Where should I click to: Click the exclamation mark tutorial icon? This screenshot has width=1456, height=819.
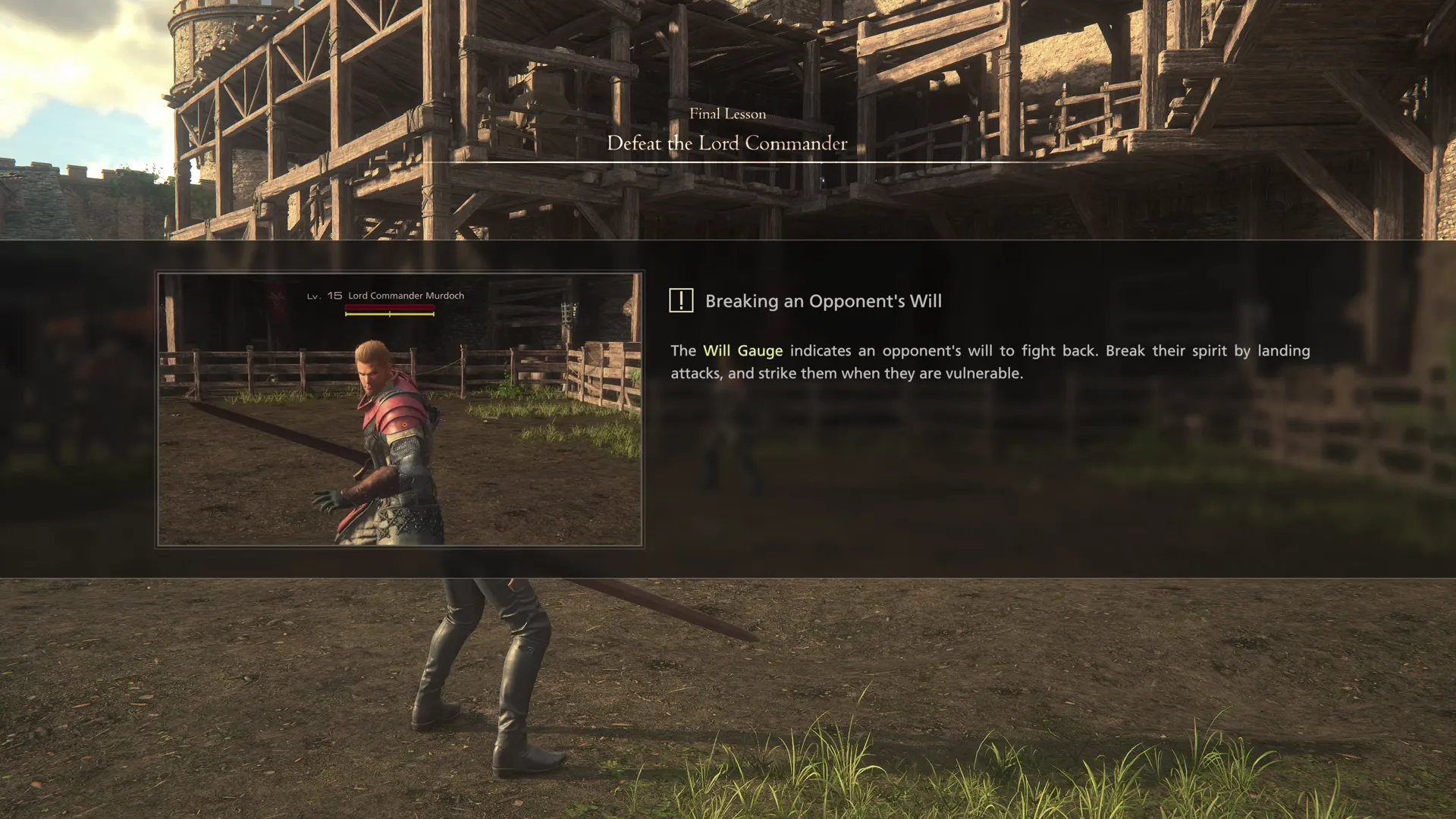pos(680,300)
